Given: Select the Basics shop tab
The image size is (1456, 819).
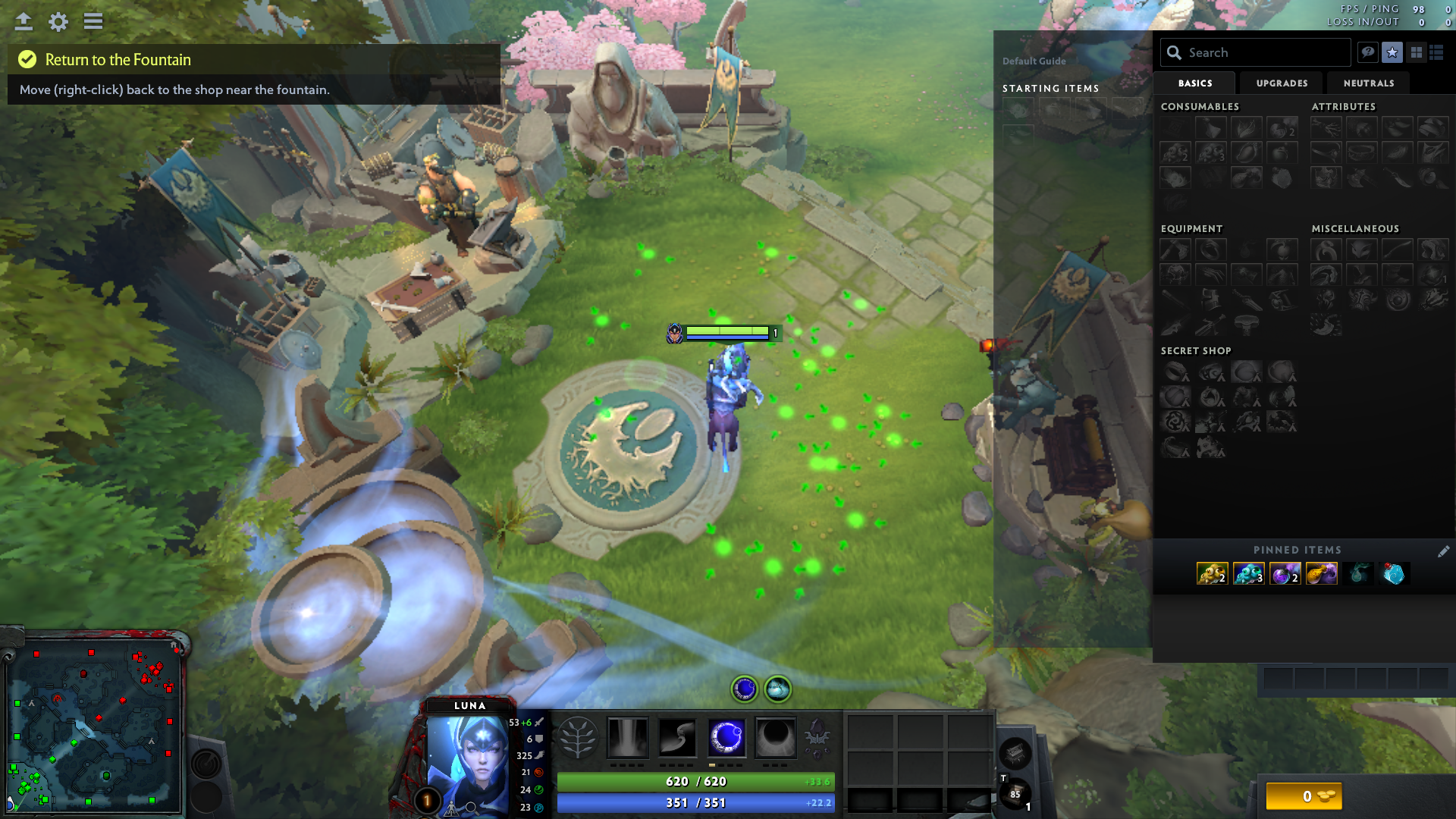Looking at the screenshot, I should point(1195,83).
